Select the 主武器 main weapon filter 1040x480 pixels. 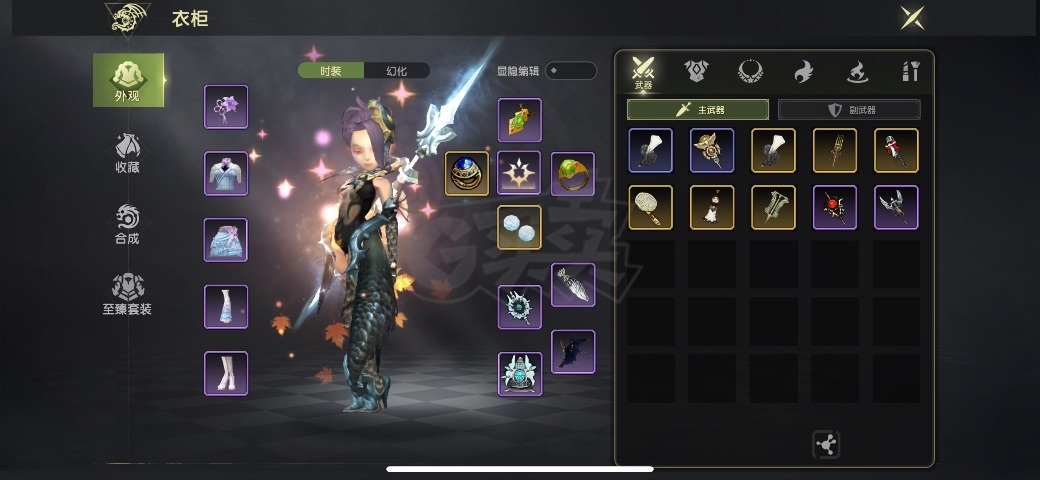pyautogui.click(x=698, y=110)
